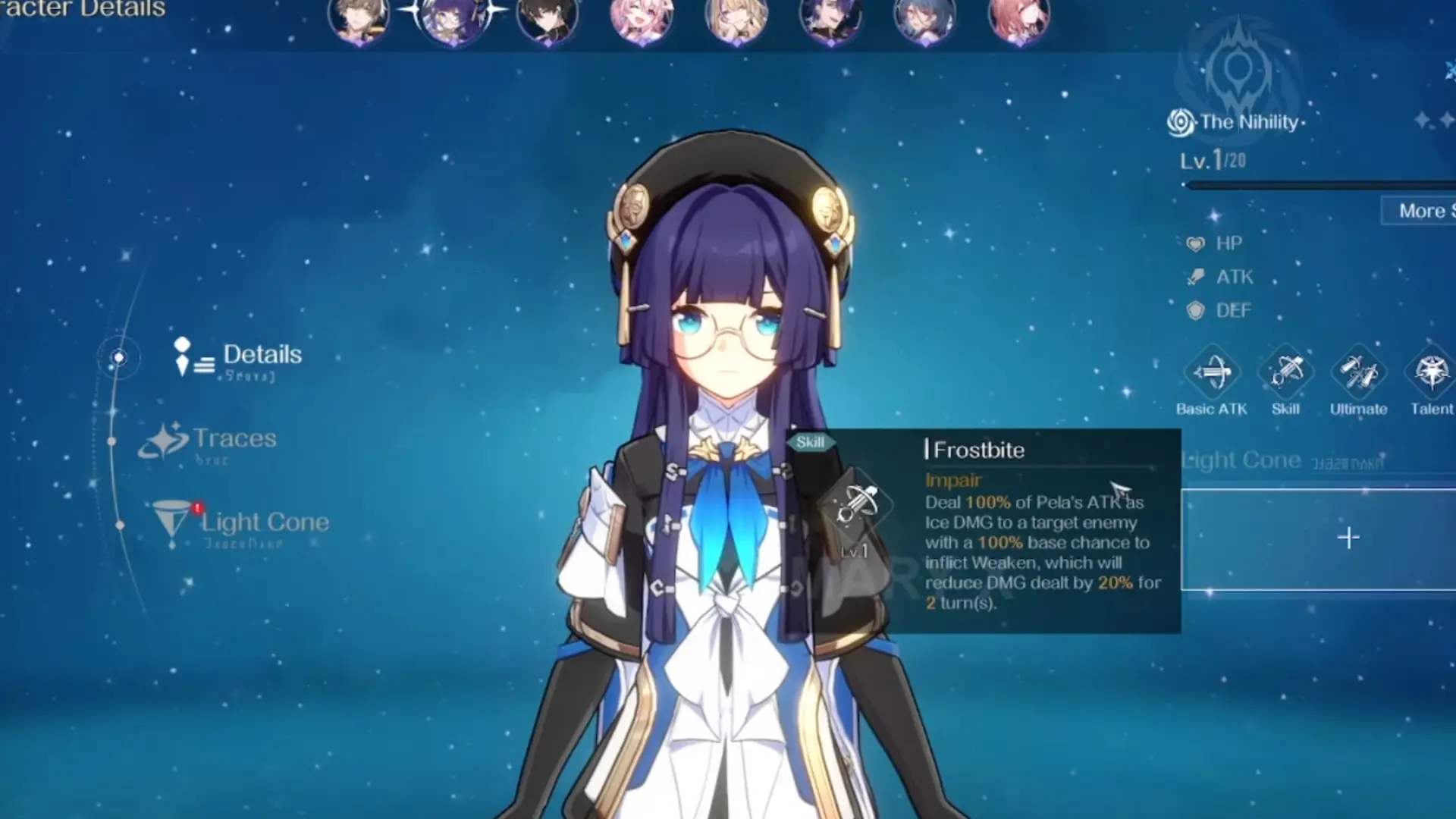
Task: Switch to the first character portrait
Action: point(359,19)
